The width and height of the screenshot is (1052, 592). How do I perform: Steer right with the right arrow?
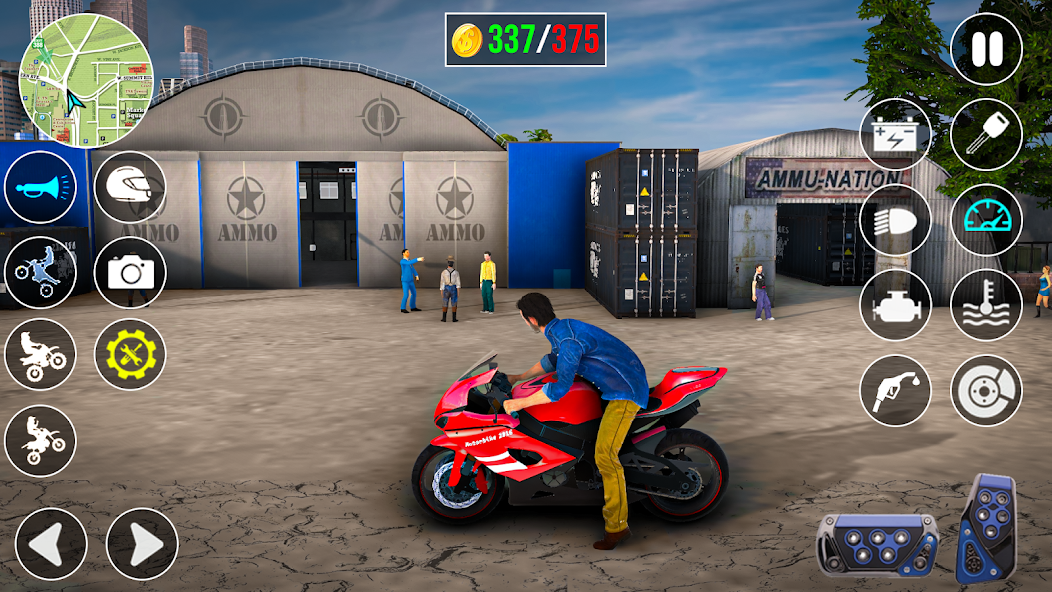(142, 544)
